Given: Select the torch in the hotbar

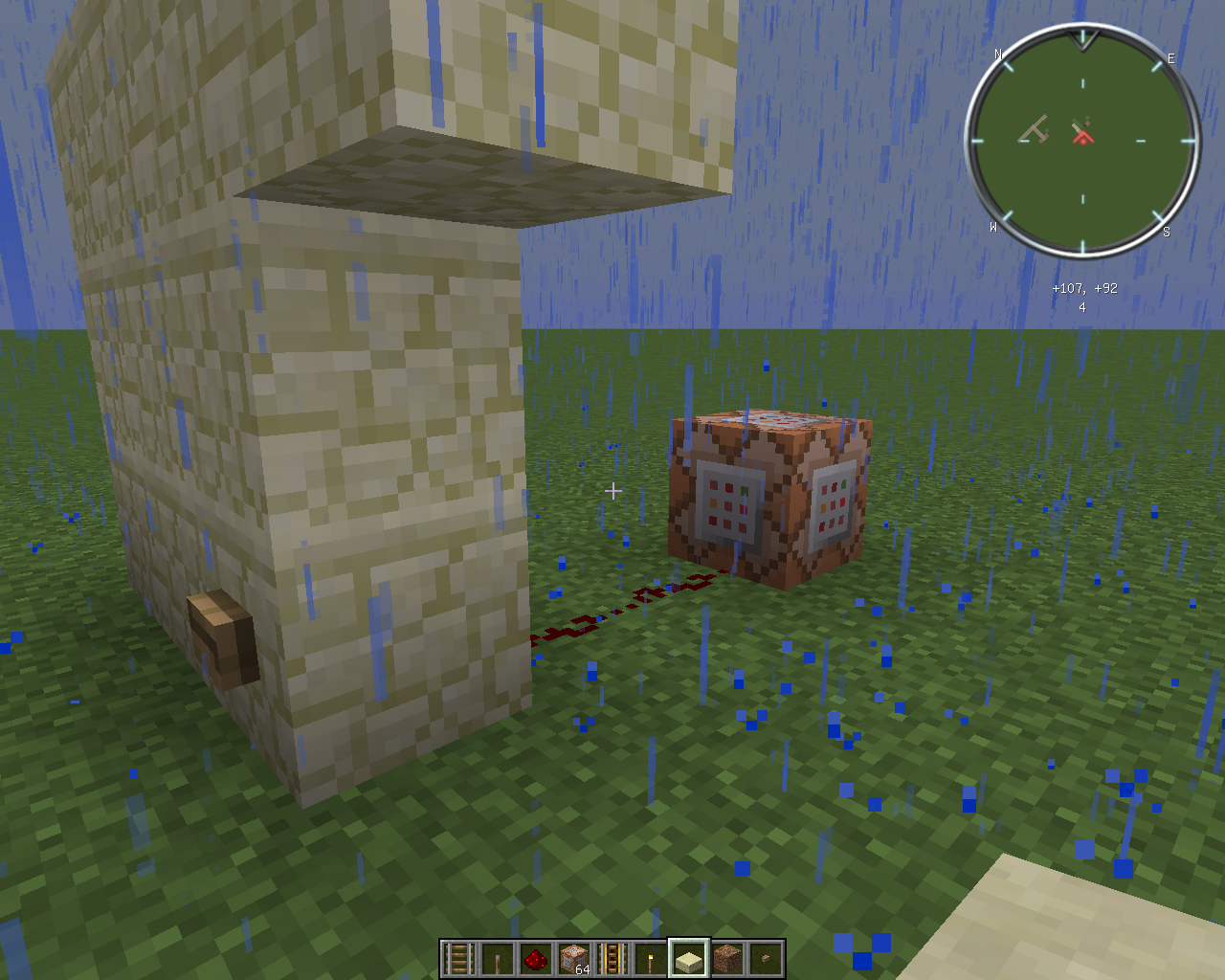Looking at the screenshot, I should (x=651, y=958).
